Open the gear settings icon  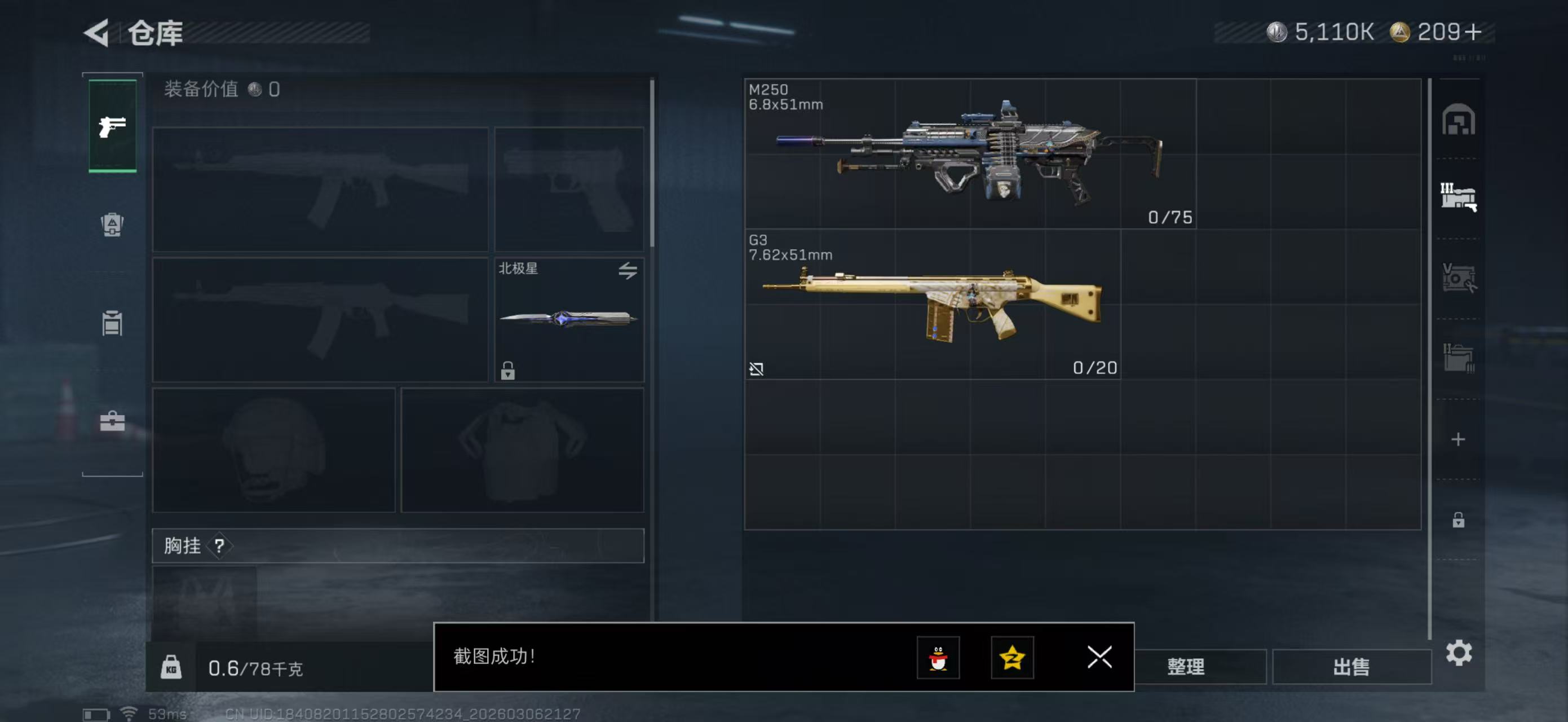click(x=1459, y=653)
